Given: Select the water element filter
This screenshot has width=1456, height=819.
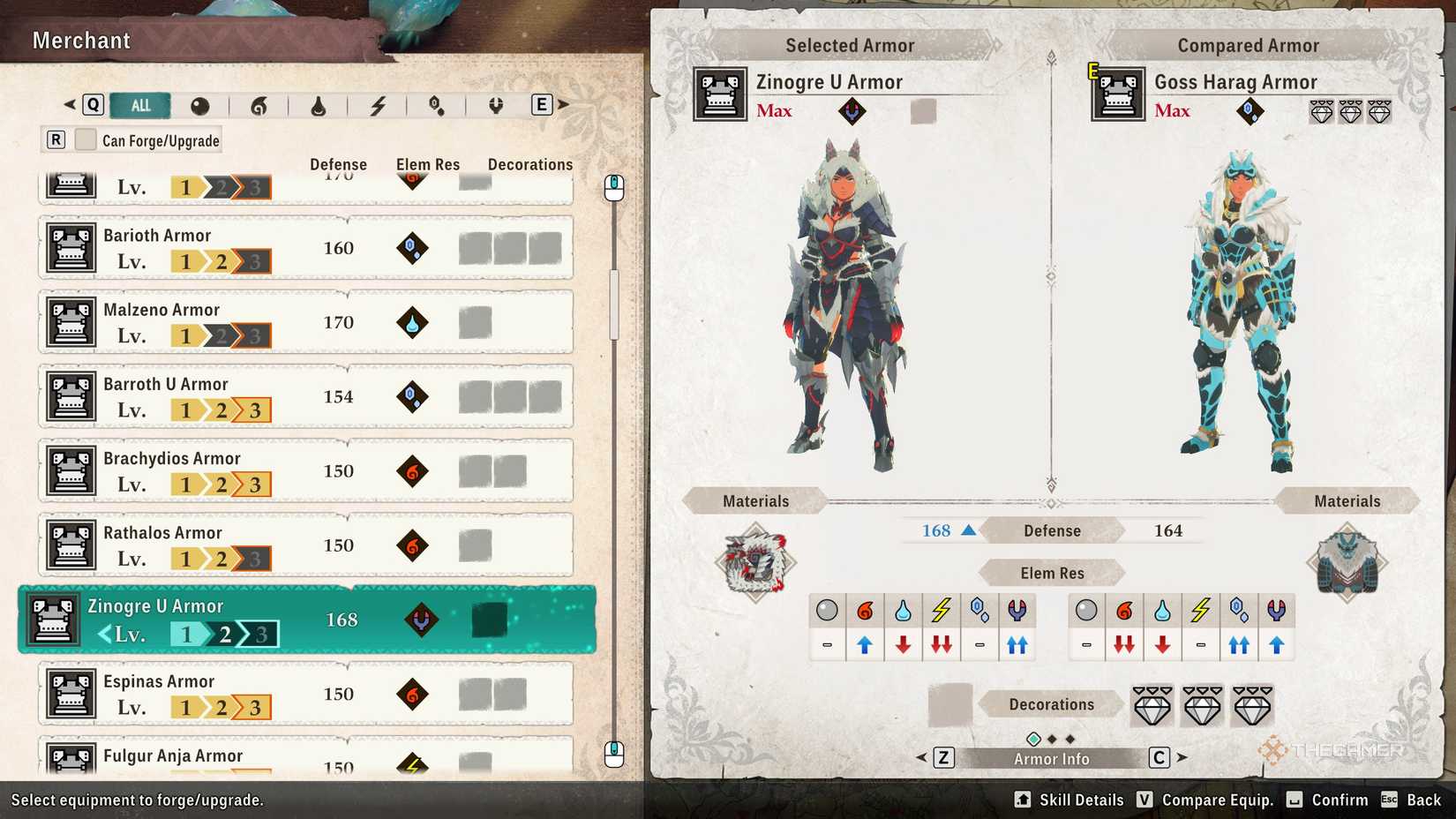Looking at the screenshot, I should (319, 105).
